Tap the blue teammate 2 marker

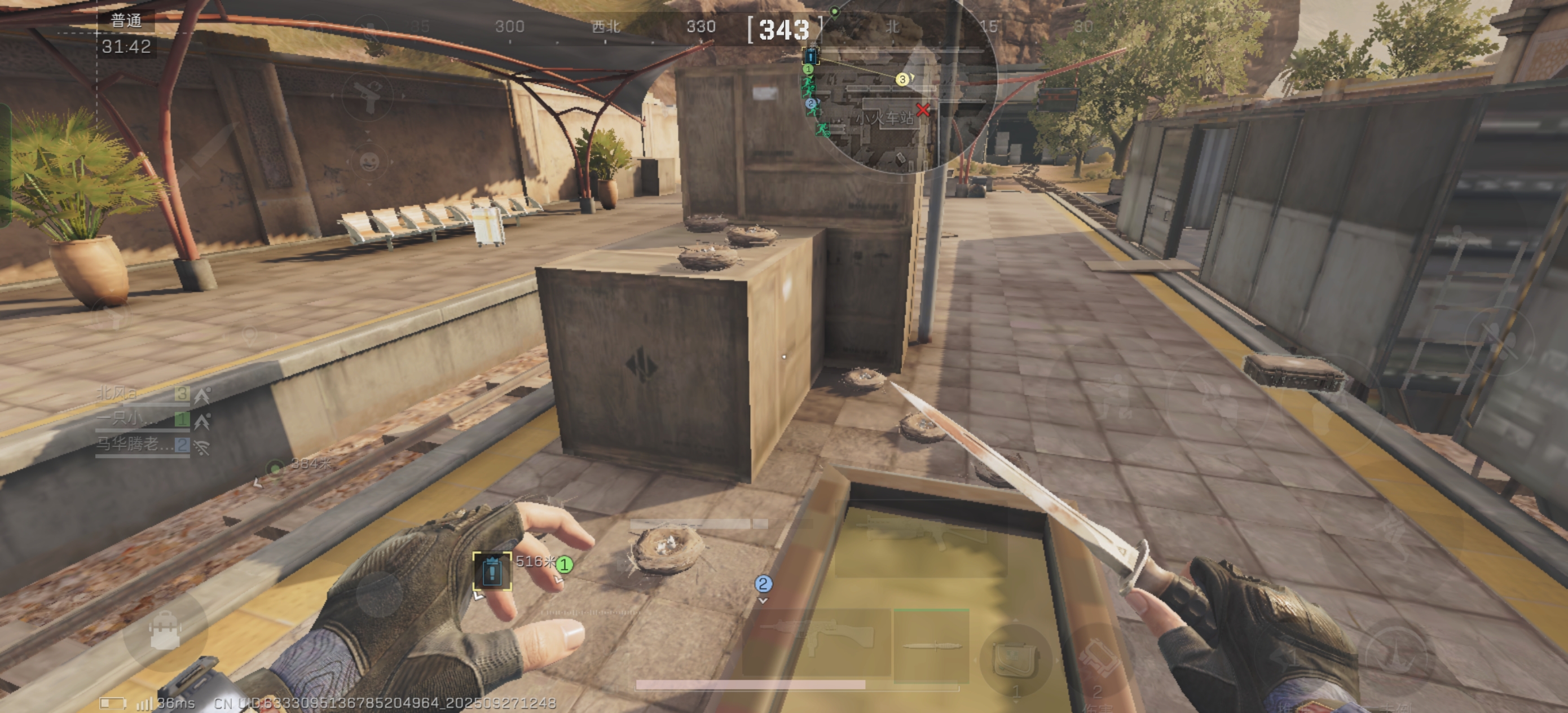[763, 584]
